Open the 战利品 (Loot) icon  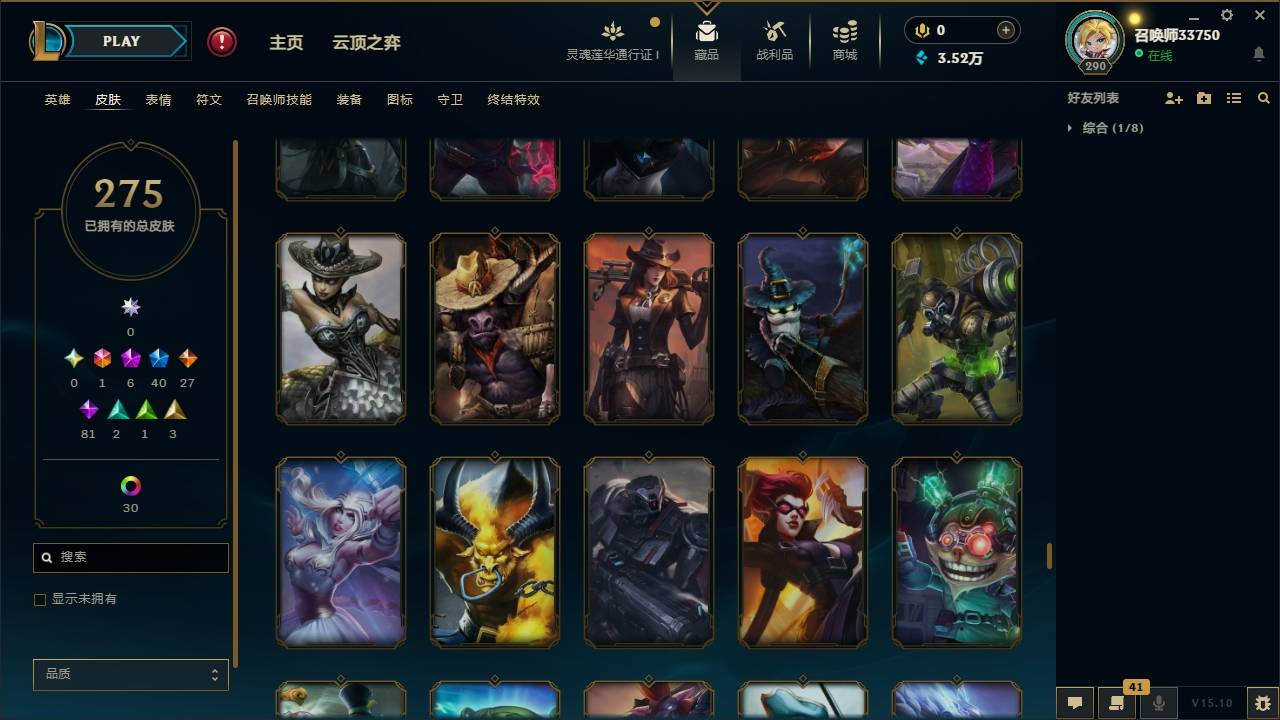point(775,30)
